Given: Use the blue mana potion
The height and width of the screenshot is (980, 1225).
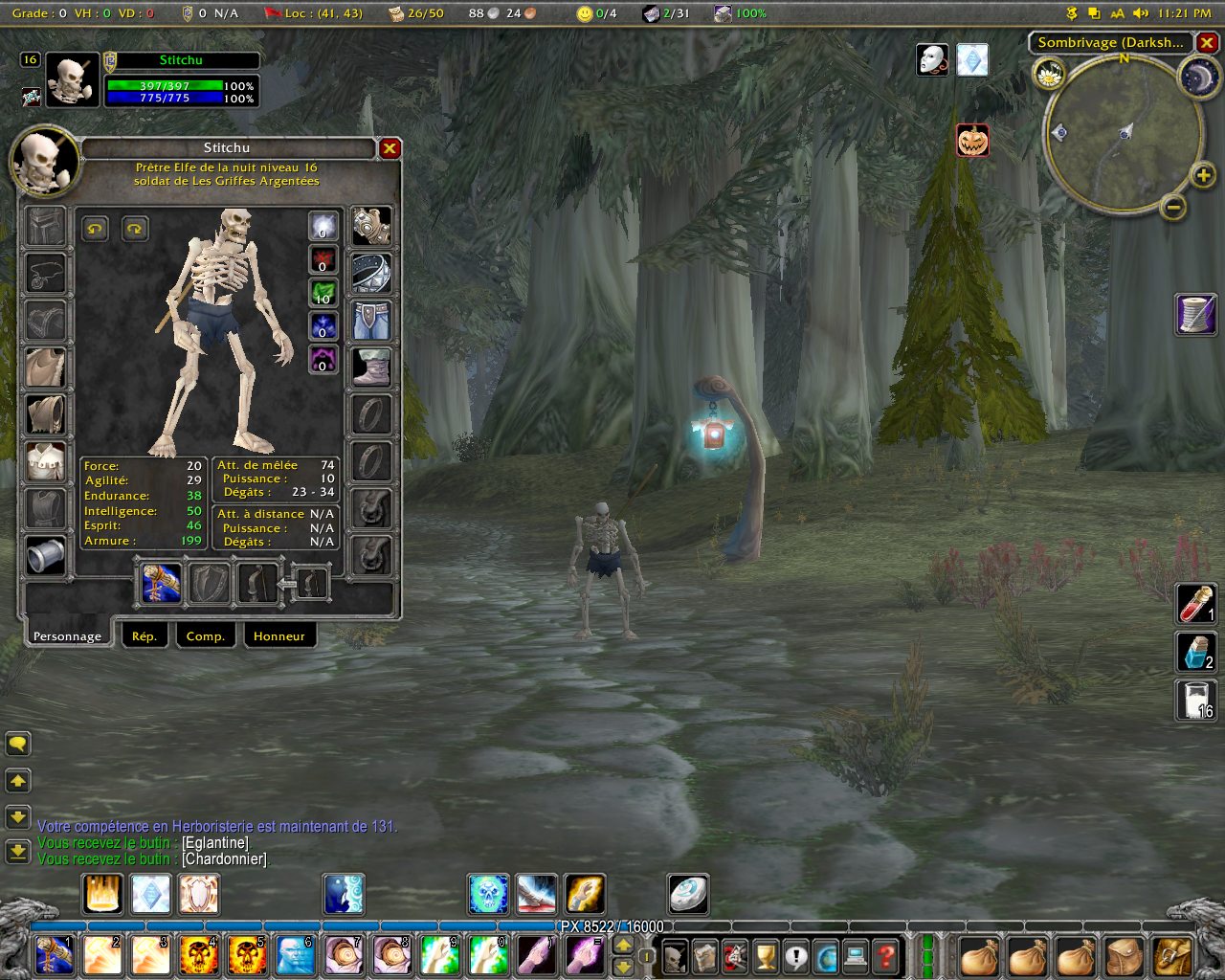Looking at the screenshot, I should click(1195, 652).
